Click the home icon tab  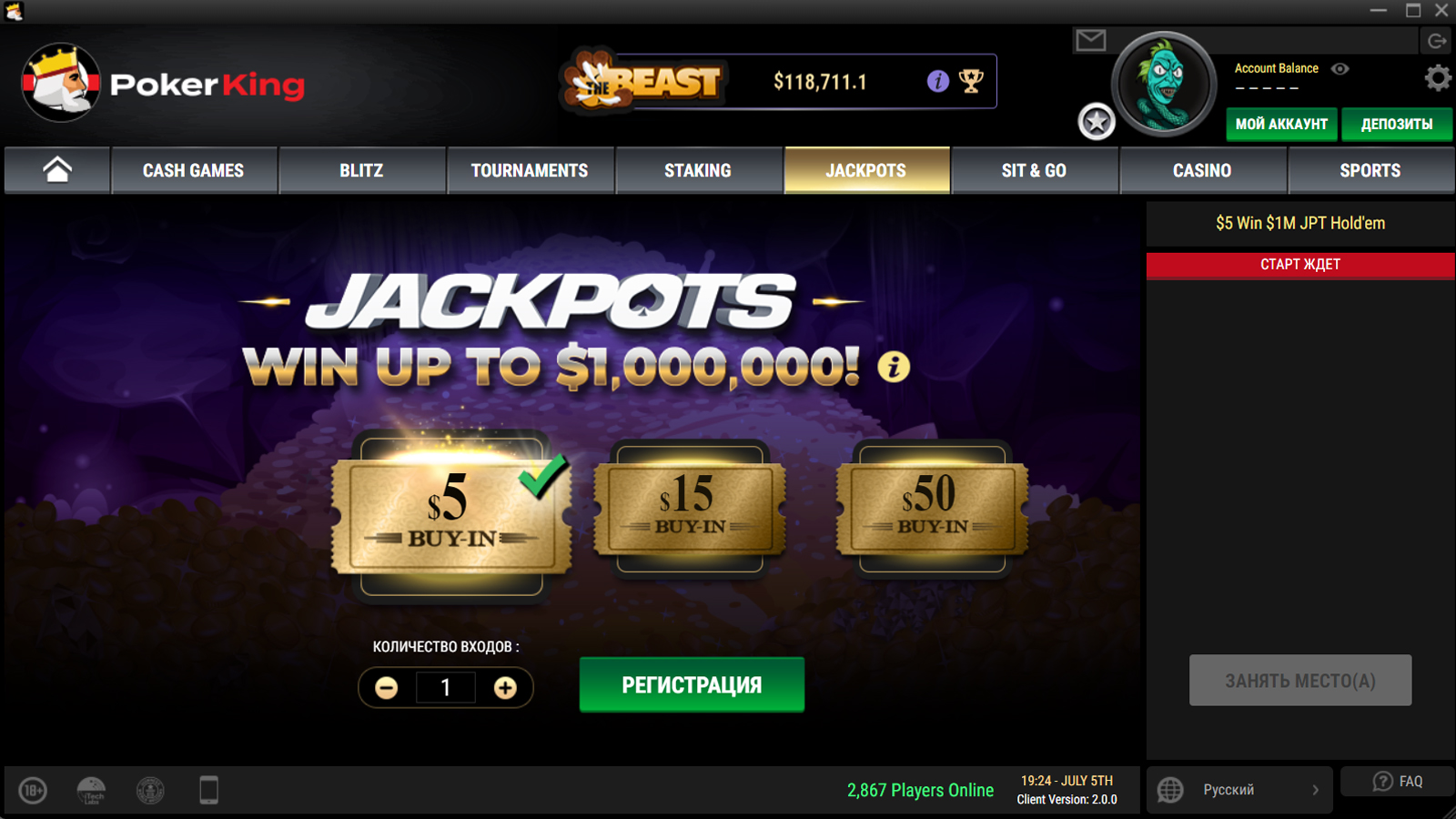tap(57, 170)
